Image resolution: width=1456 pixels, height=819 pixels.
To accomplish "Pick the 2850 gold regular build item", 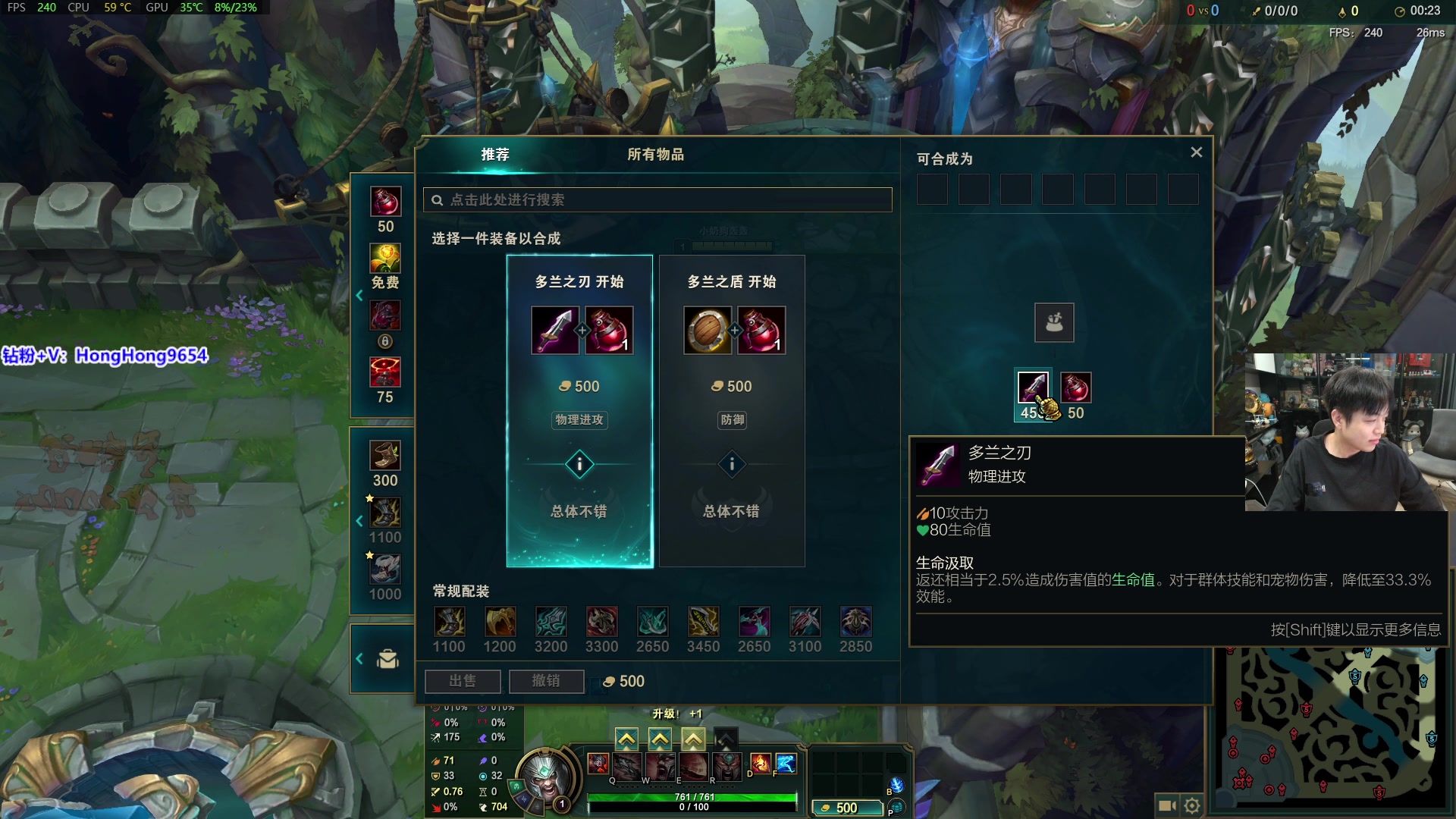I will click(856, 623).
